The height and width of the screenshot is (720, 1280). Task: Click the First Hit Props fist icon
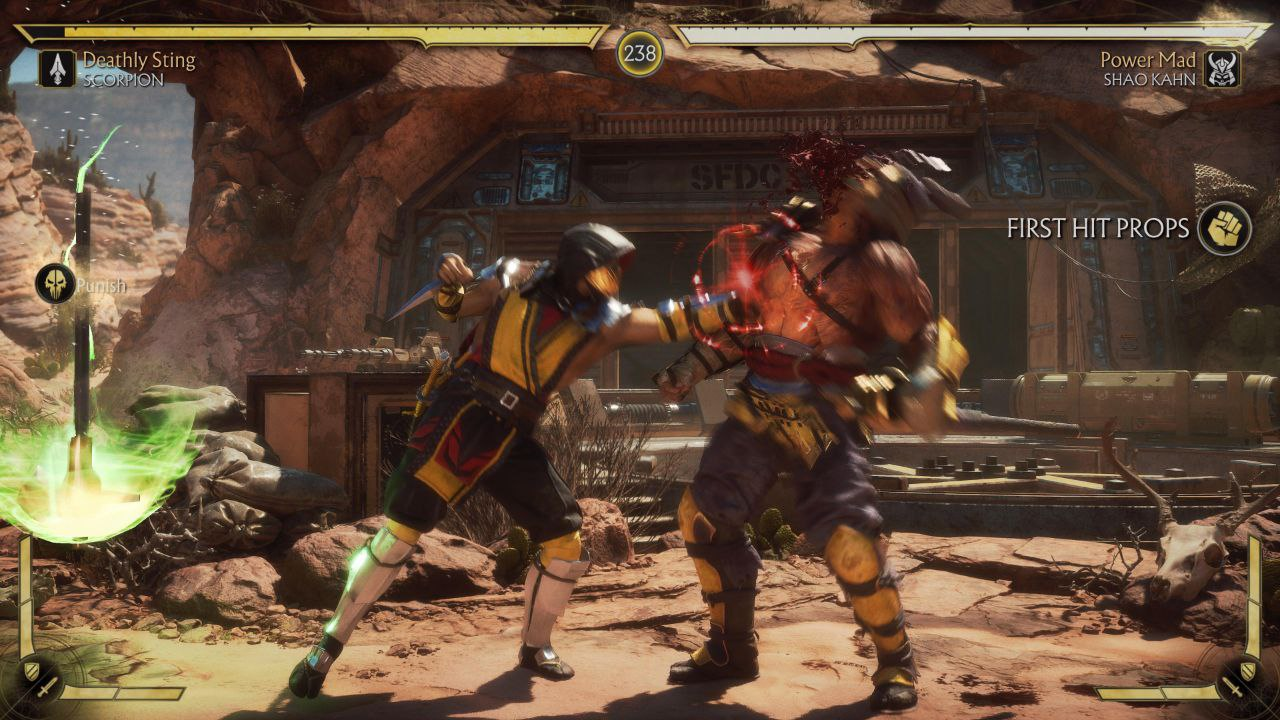click(x=1224, y=228)
